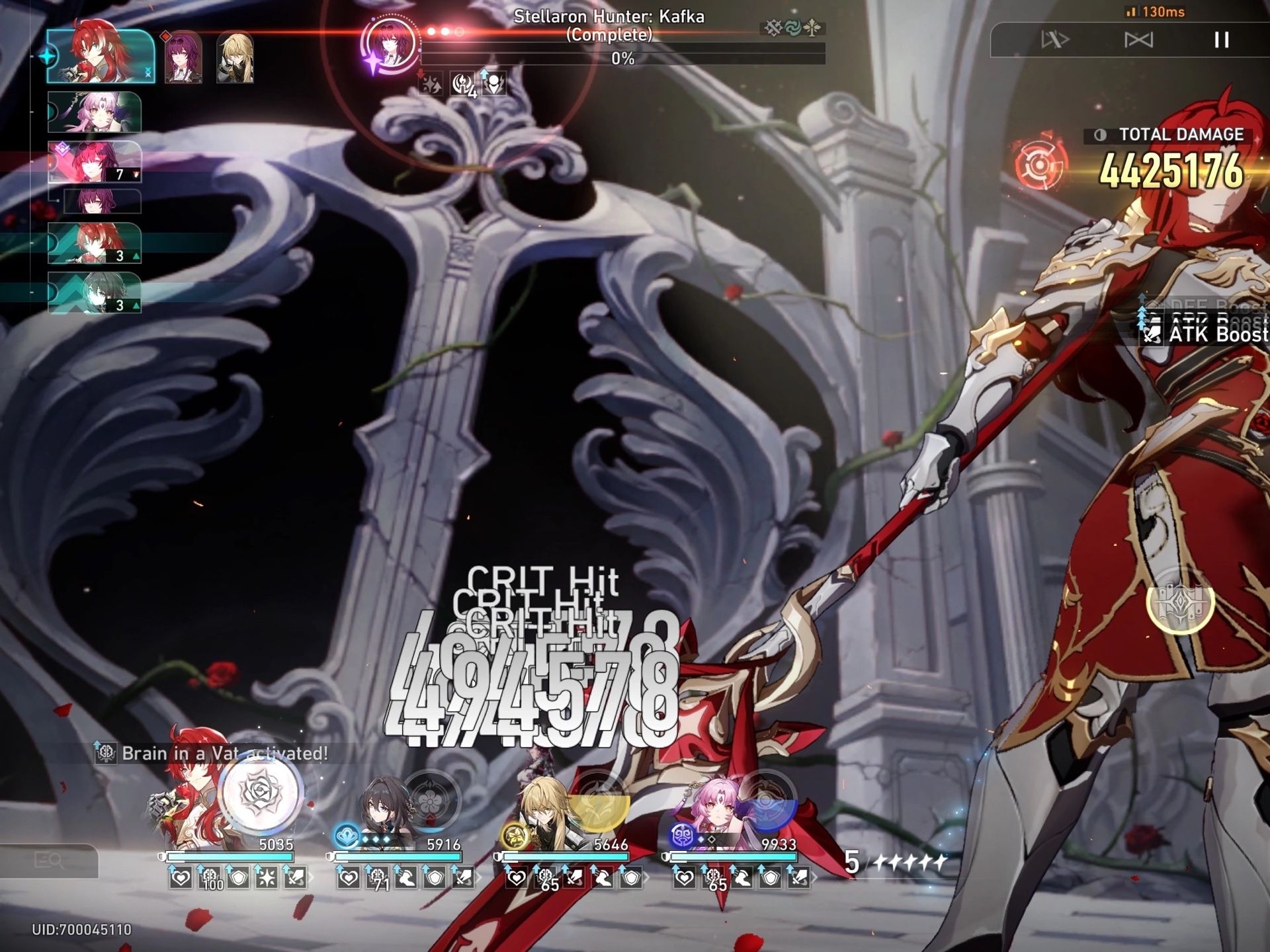Click the ATK Boost buff label on the right

point(1216,336)
